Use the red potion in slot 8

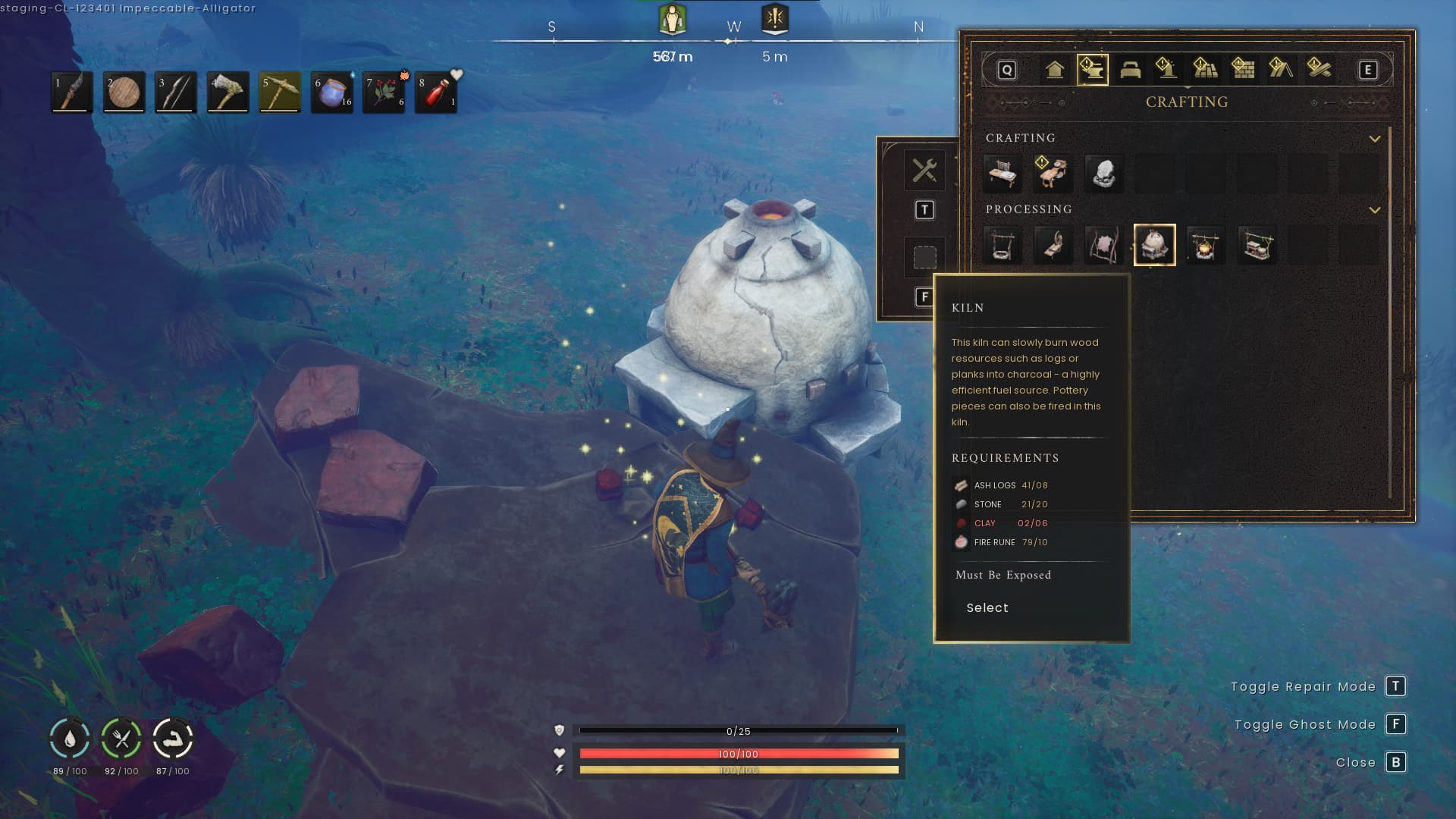436,93
